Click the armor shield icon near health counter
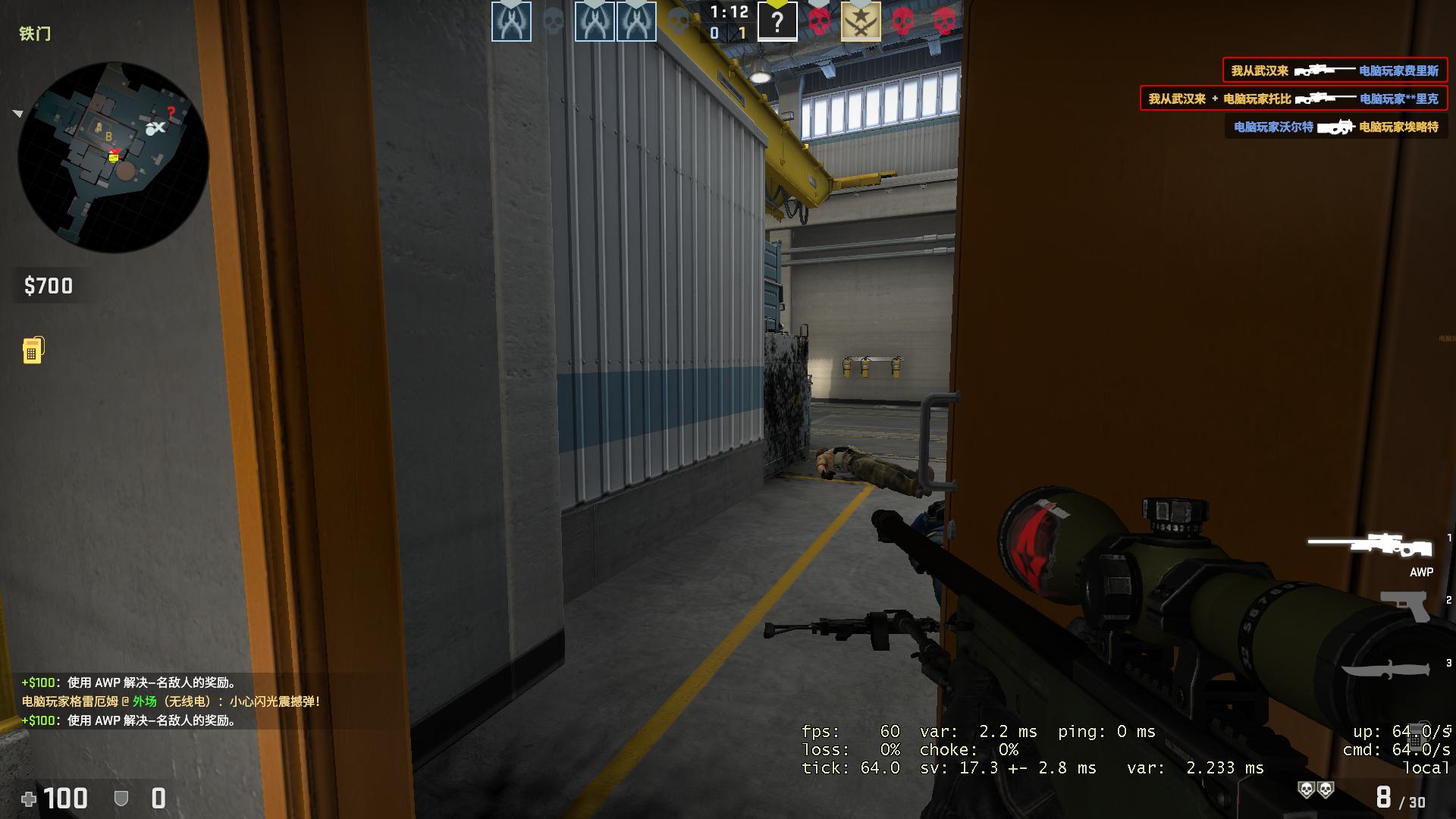 click(x=120, y=798)
